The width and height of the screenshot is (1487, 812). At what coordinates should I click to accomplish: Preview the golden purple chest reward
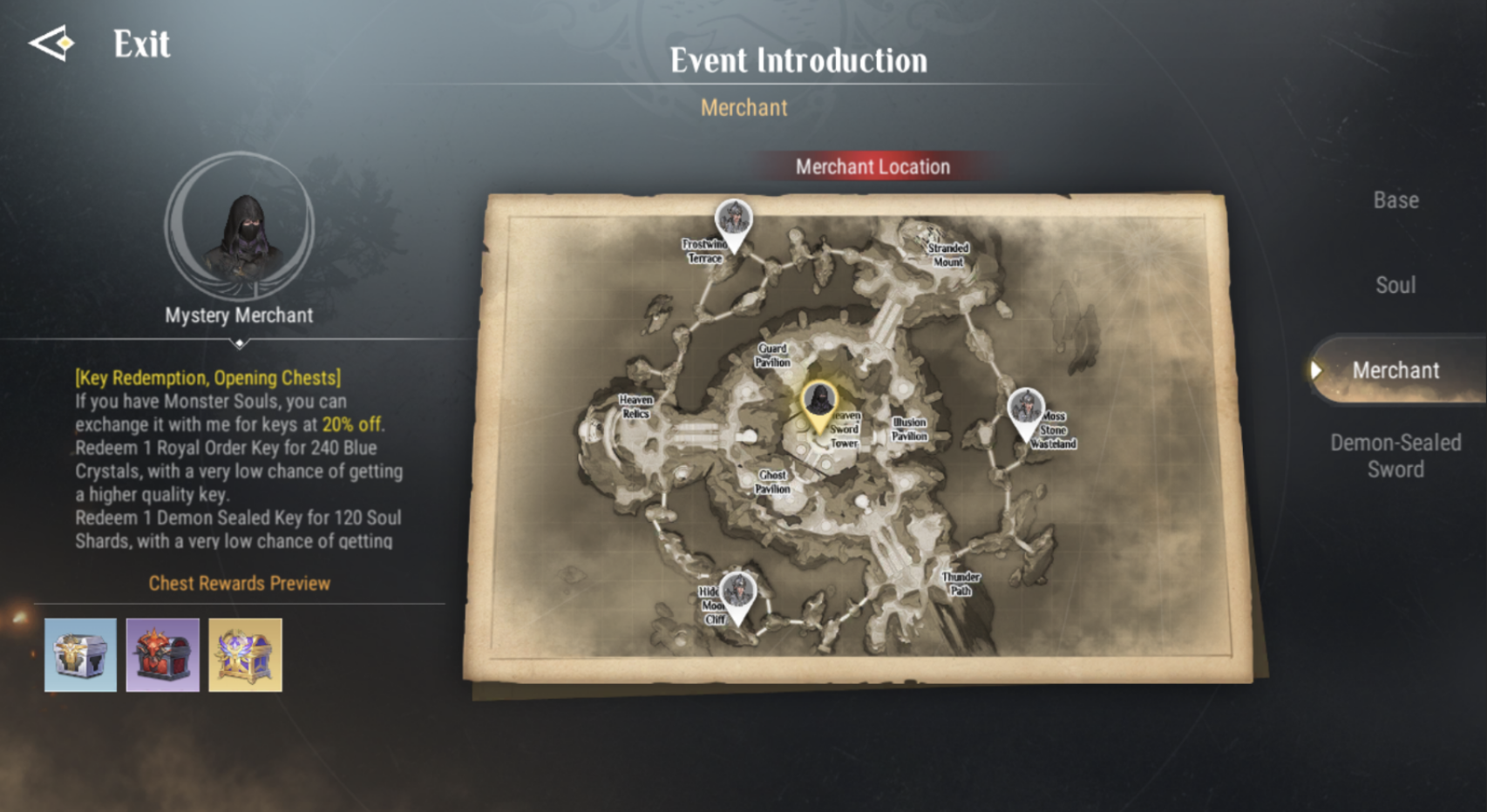[245, 655]
